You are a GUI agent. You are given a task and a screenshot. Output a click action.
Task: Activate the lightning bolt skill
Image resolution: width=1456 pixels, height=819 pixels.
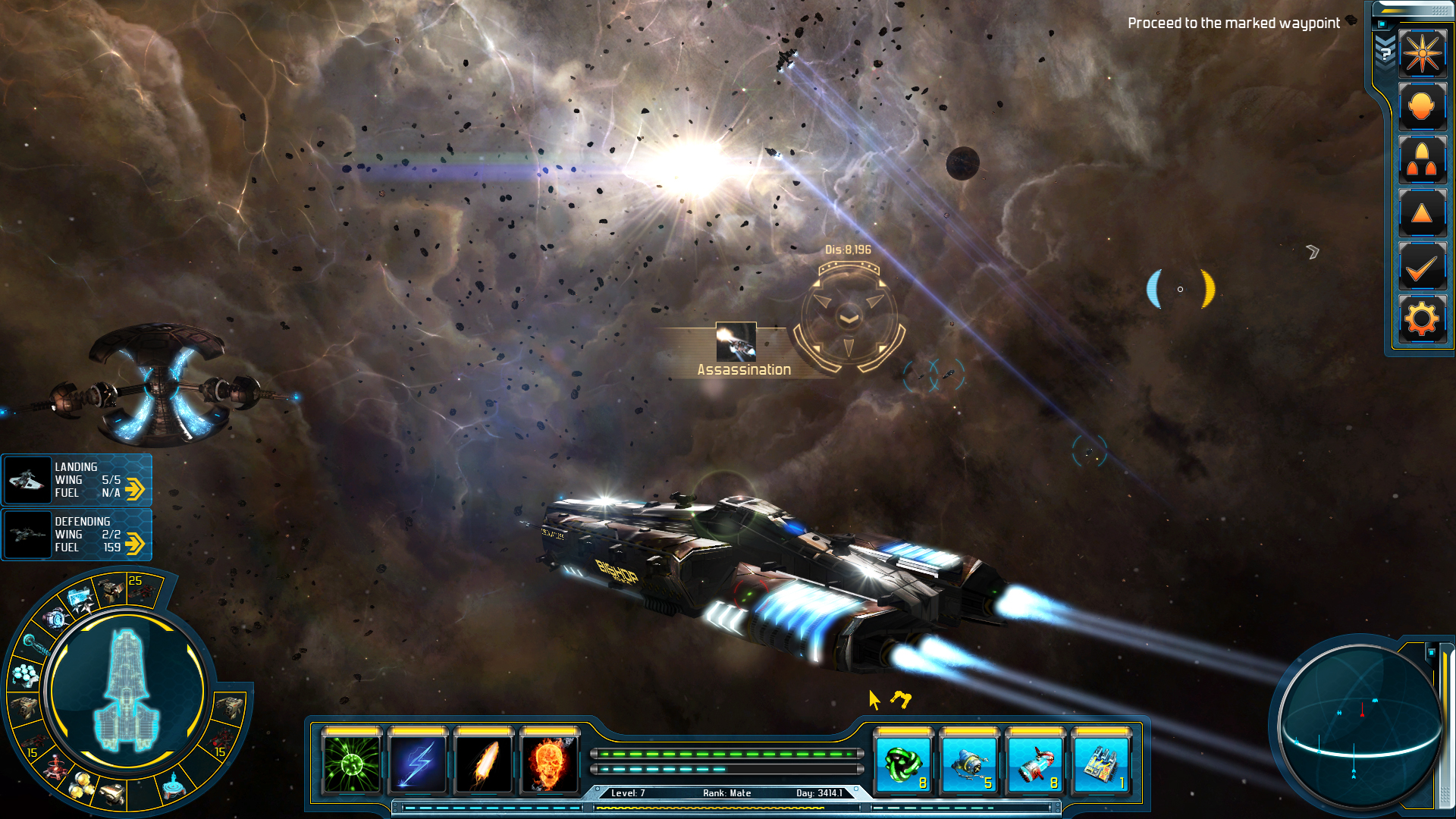click(x=418, y=762)
